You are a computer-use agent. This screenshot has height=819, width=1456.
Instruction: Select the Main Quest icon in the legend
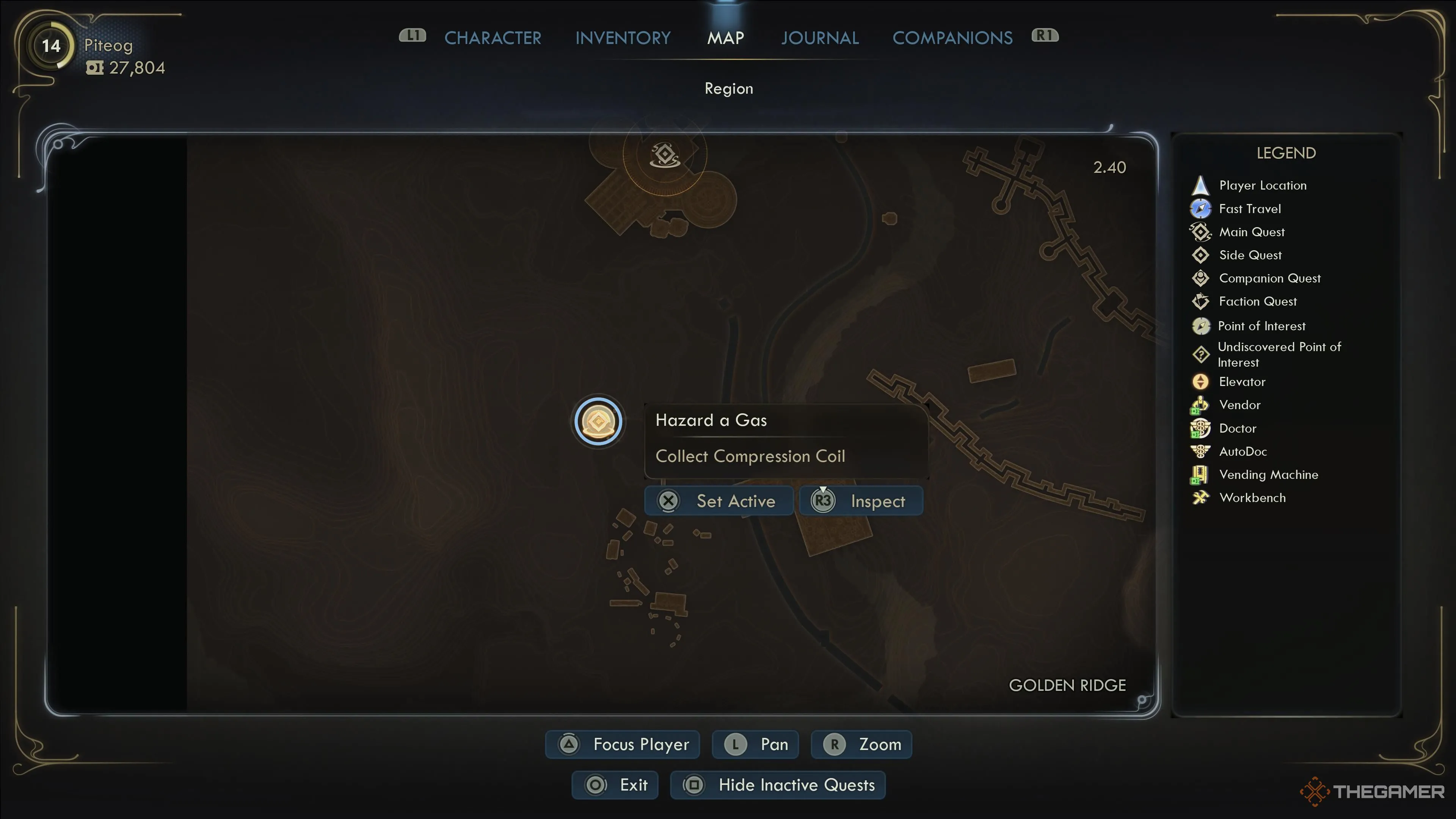pyautogui.click(x=1200, y=232)
